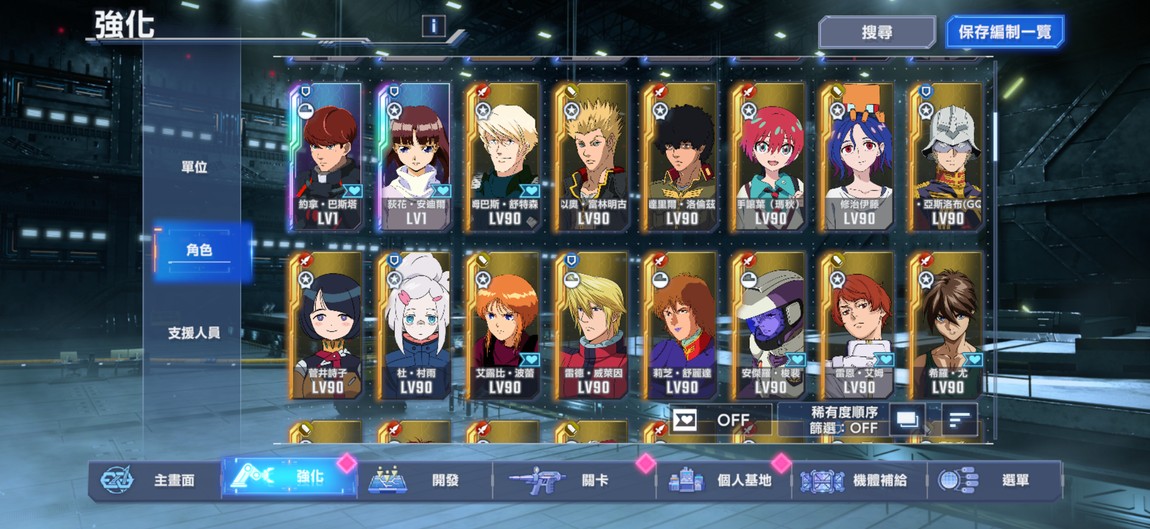Switch to the 單位 units tab

pos(194,167)
